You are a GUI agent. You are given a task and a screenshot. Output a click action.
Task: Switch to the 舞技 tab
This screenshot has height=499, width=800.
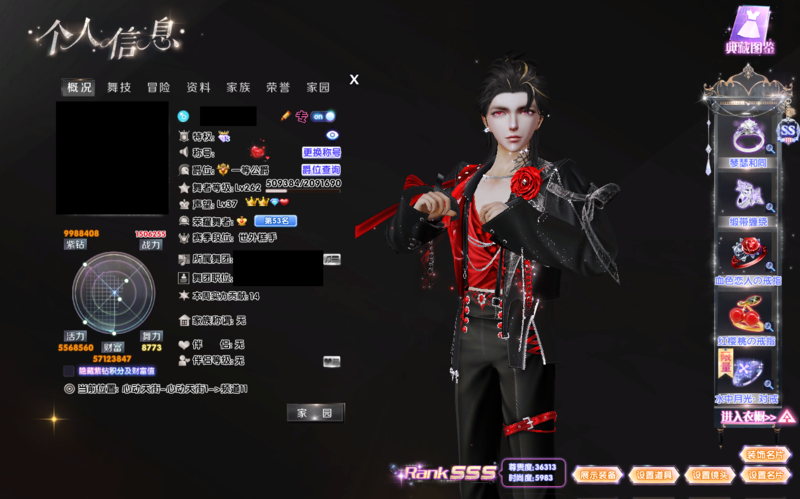pos(119,88)
